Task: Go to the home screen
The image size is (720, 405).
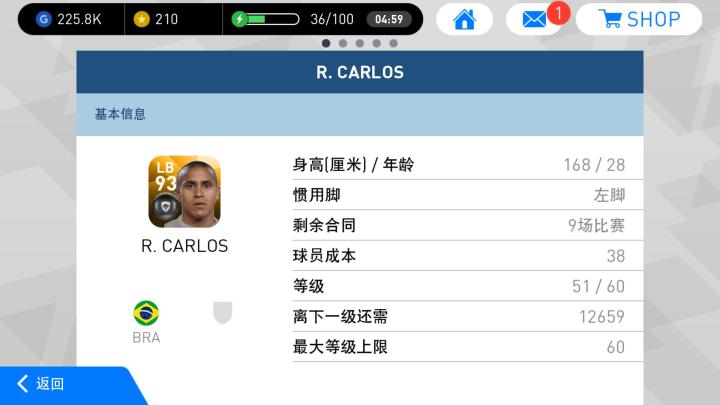Action: [x=464, y=19]
